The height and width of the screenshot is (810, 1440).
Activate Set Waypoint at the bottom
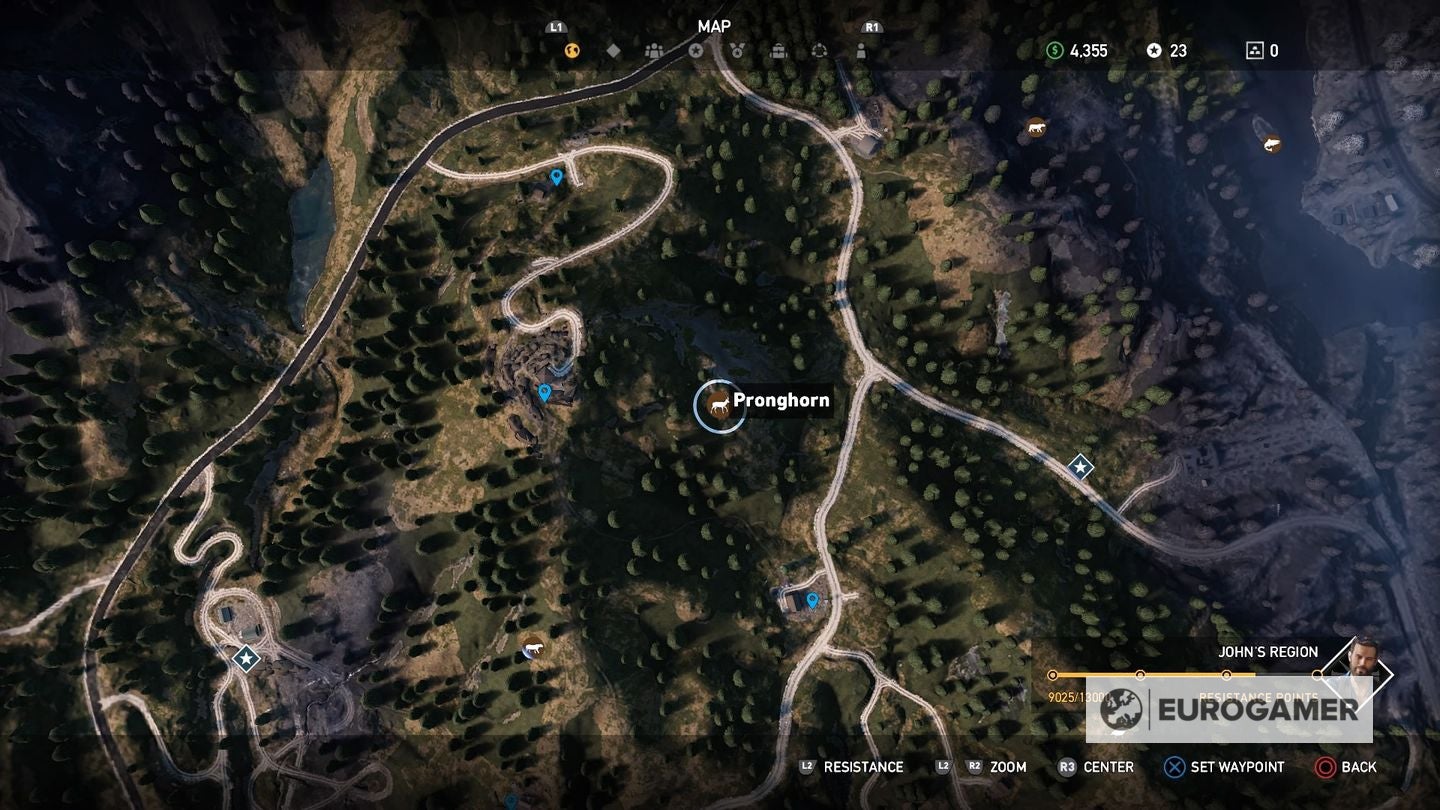coord(1222,767)
